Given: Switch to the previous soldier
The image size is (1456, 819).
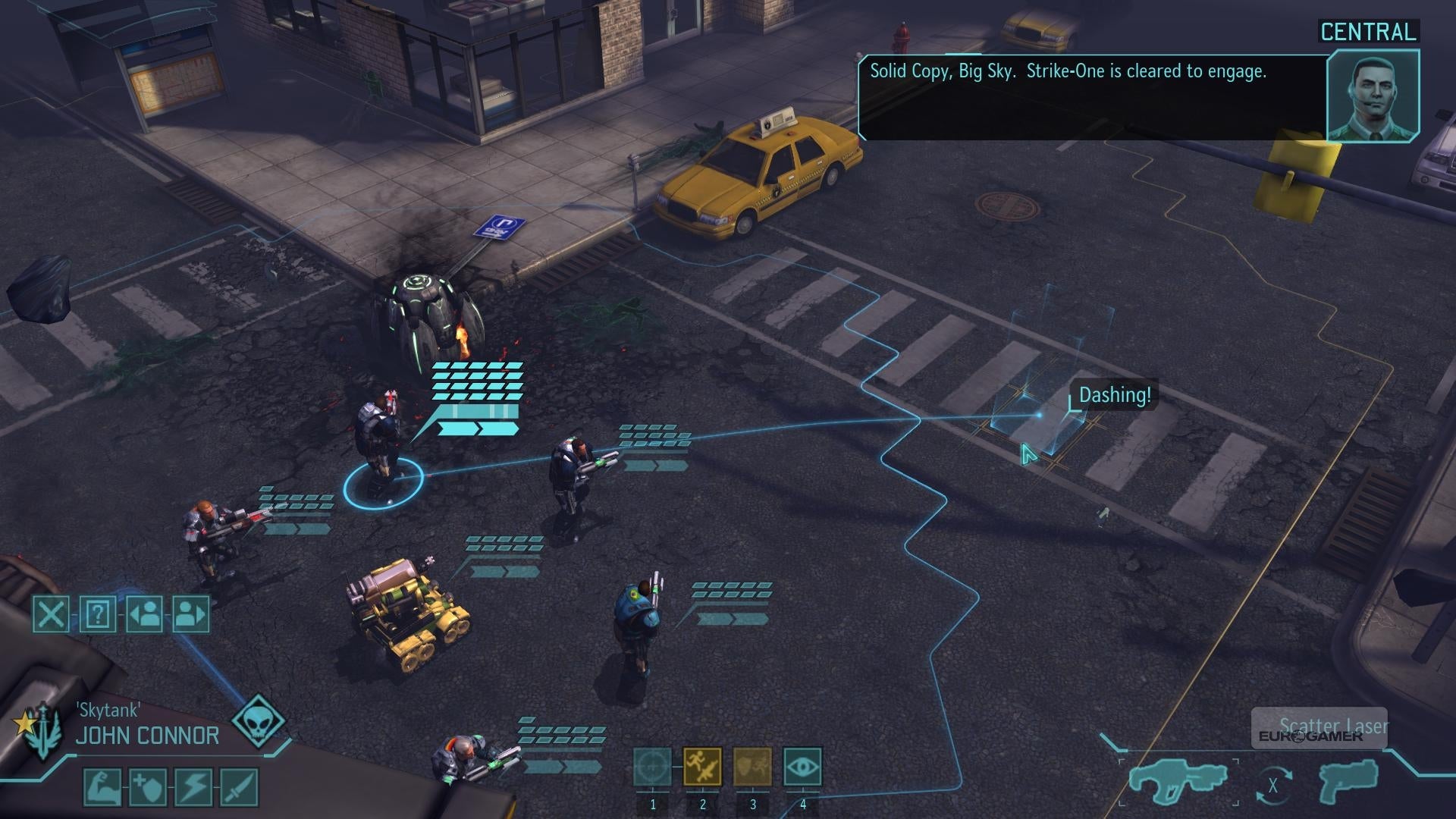Looking at the screenshot, I should [144, 613].
